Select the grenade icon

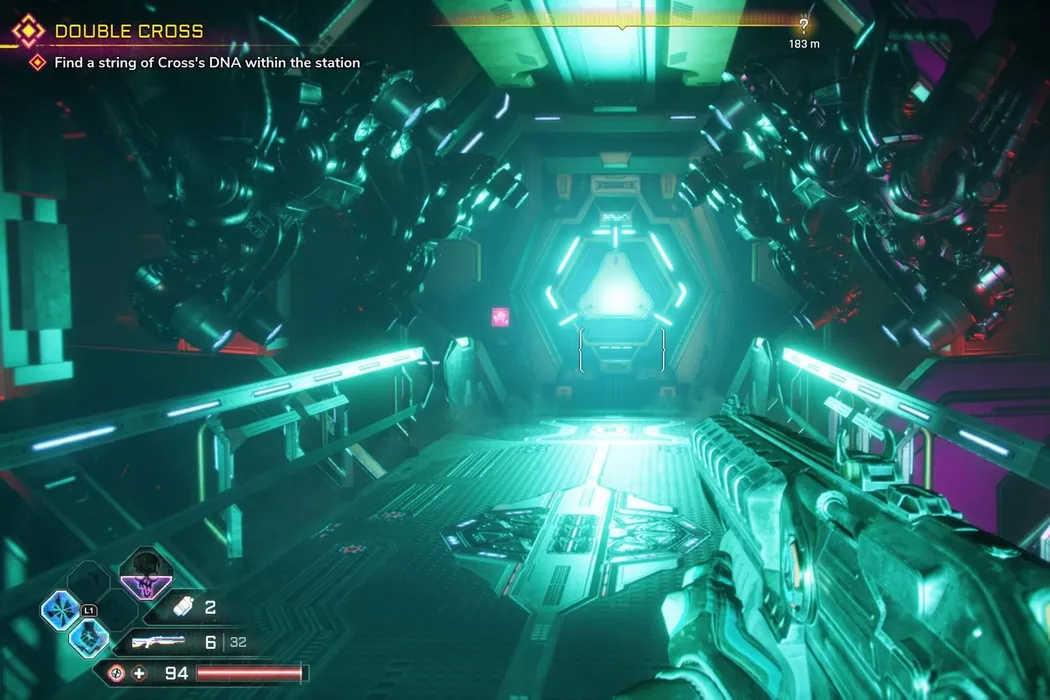click(x=183, y=608)
